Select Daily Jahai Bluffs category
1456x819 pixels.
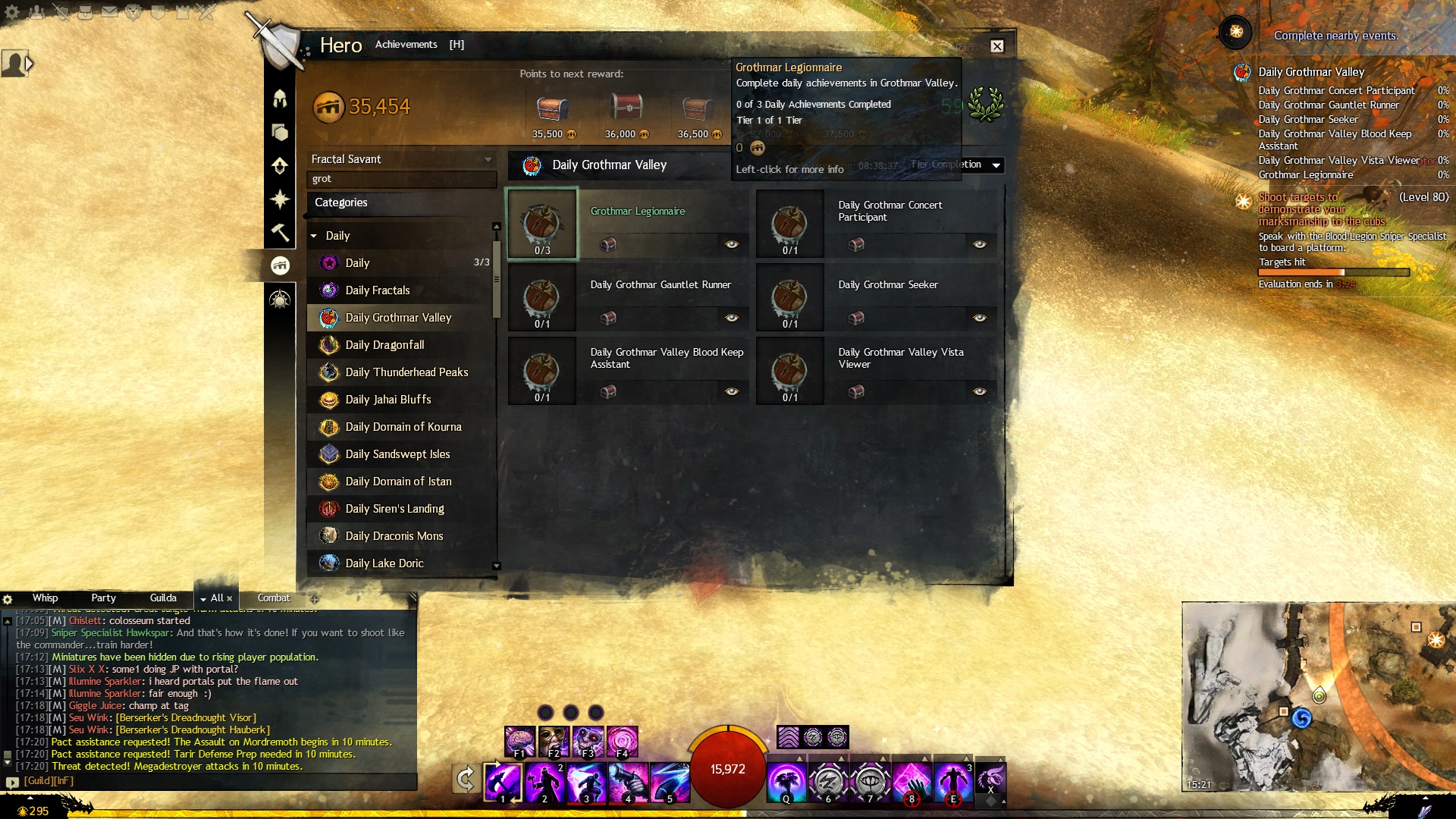click(x=388, y=400)
